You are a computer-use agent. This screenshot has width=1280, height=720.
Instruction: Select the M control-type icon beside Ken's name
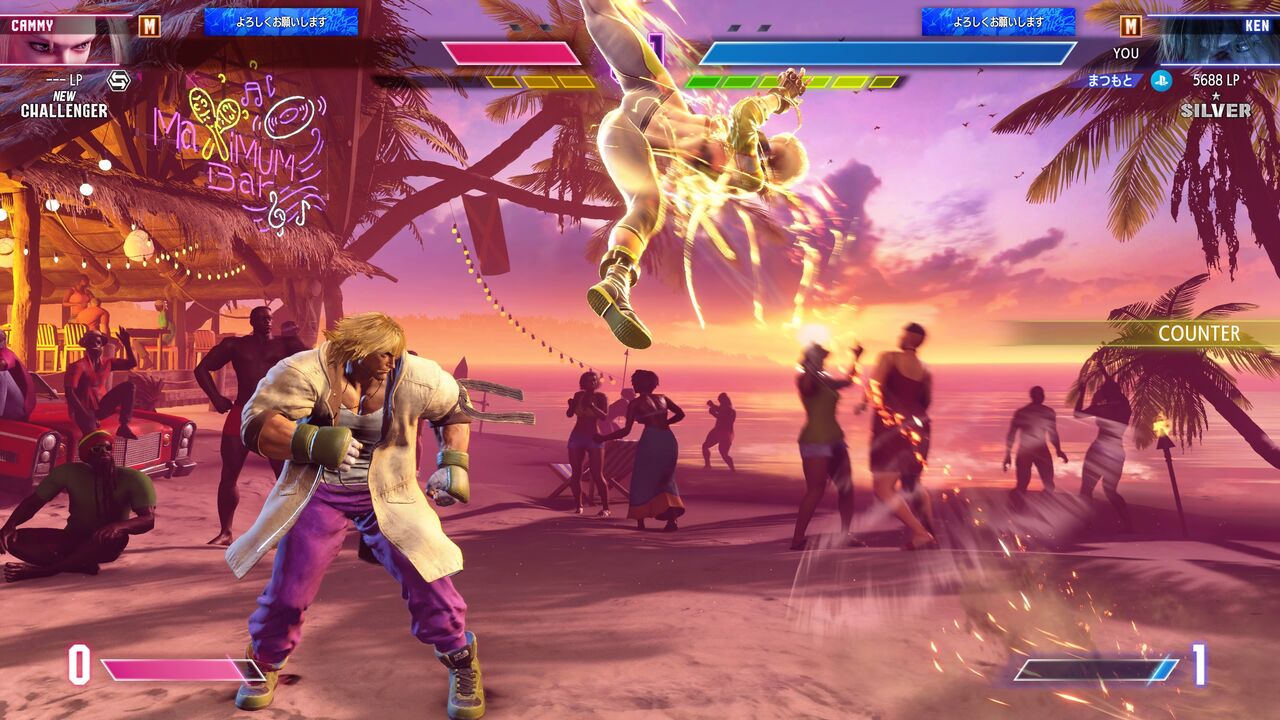[x=1130, y=26]
